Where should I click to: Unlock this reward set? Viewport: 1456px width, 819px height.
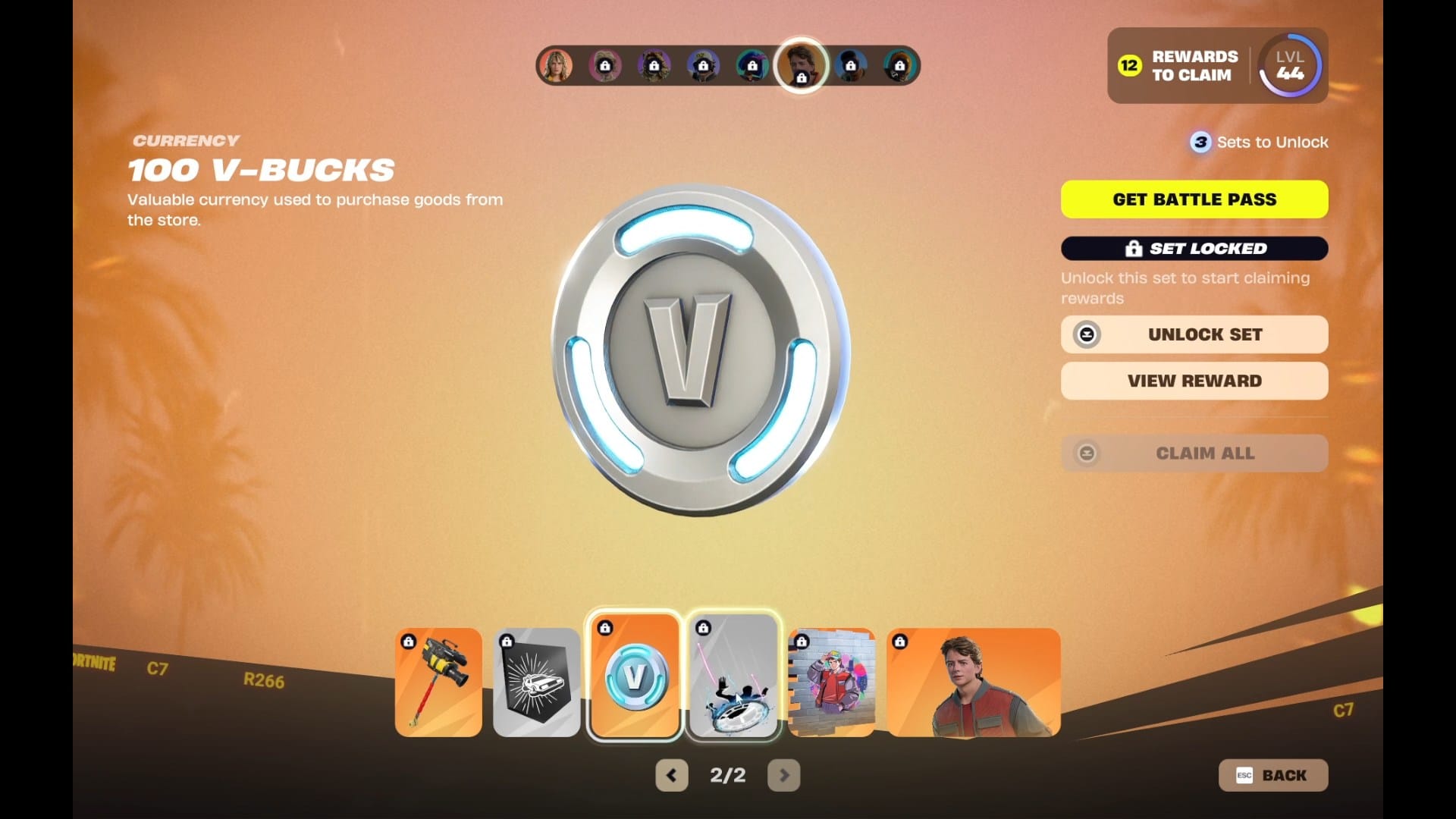pos(1194,334)
